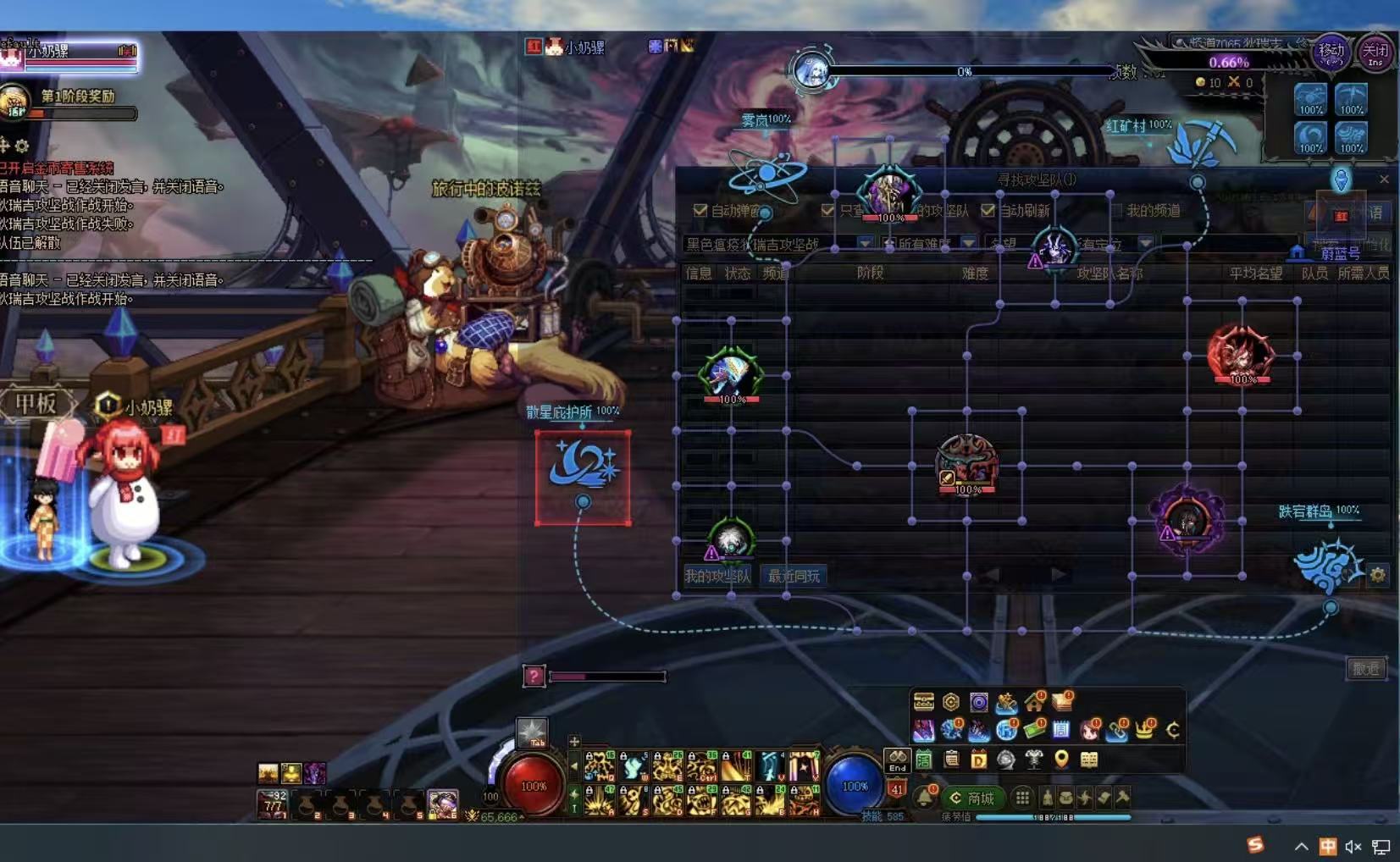The width and height of the screenshot is (1400, 862).
Task: Toggle the 自动刷新 auto-refresh checkbox
Action: pyautogui.click(x=988, y=210)
